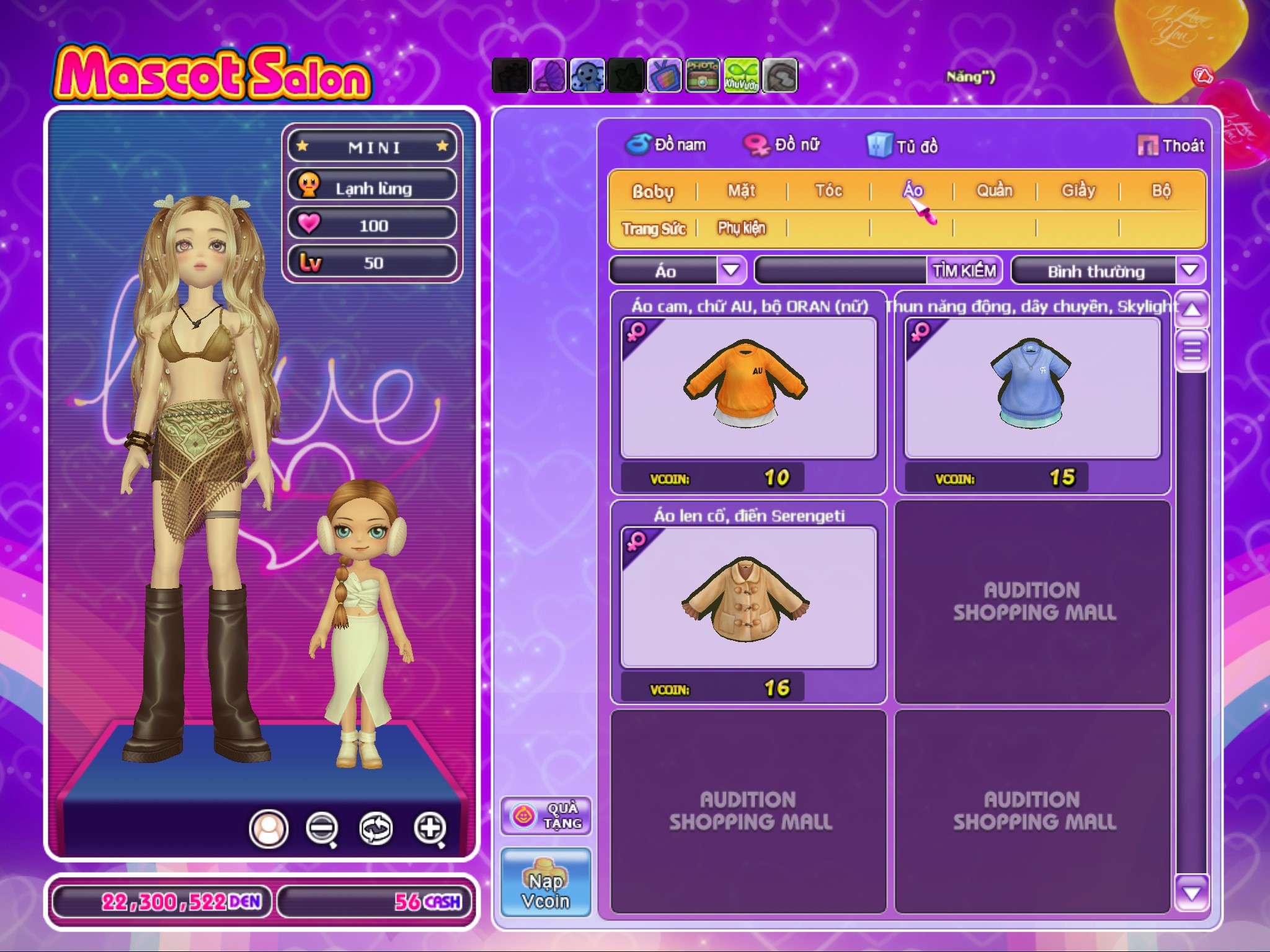Select the Baby tab

point(652,191)
